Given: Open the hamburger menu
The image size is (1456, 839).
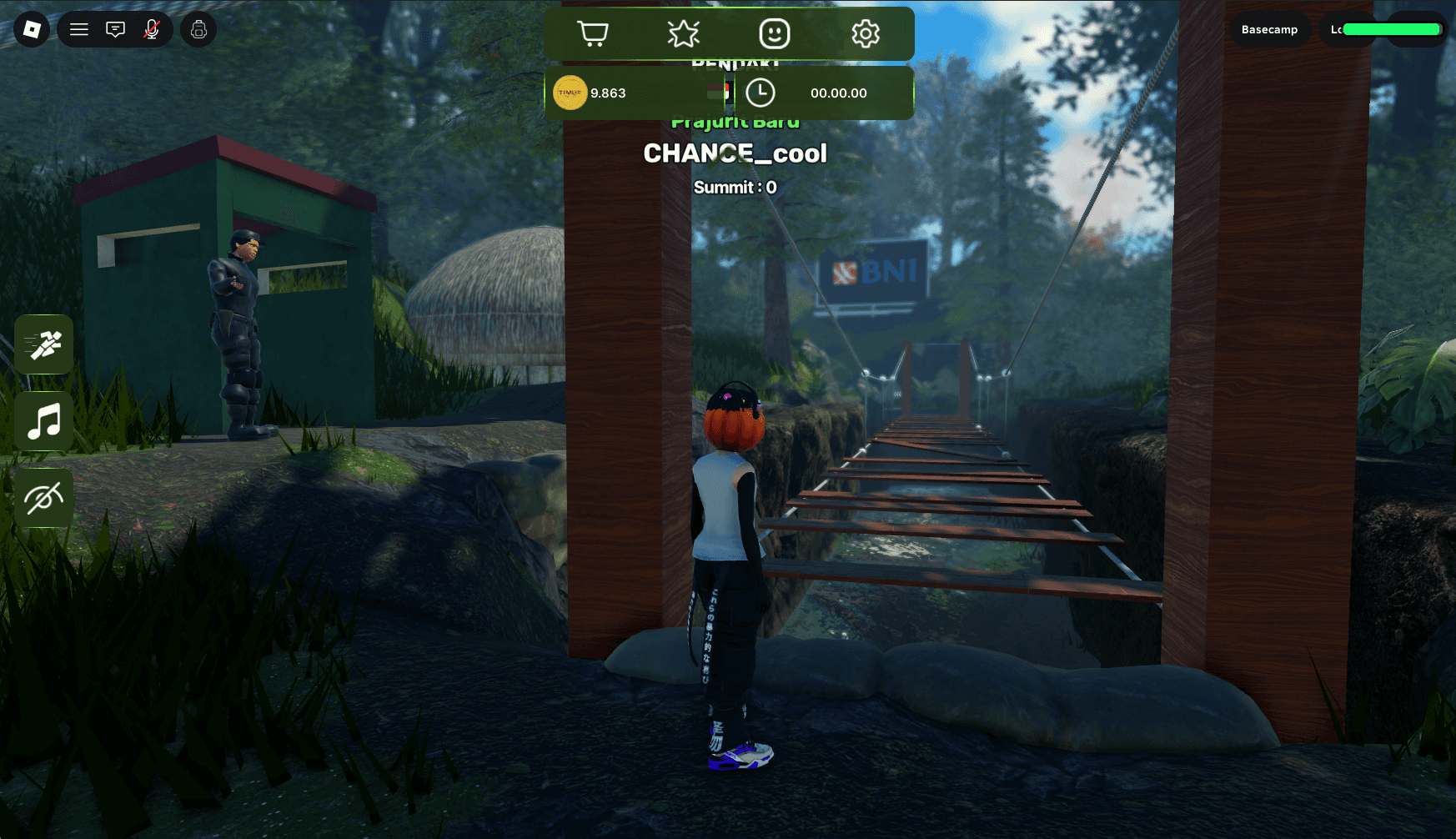Looking at the screenshot, I should click(x=79, y=30).
